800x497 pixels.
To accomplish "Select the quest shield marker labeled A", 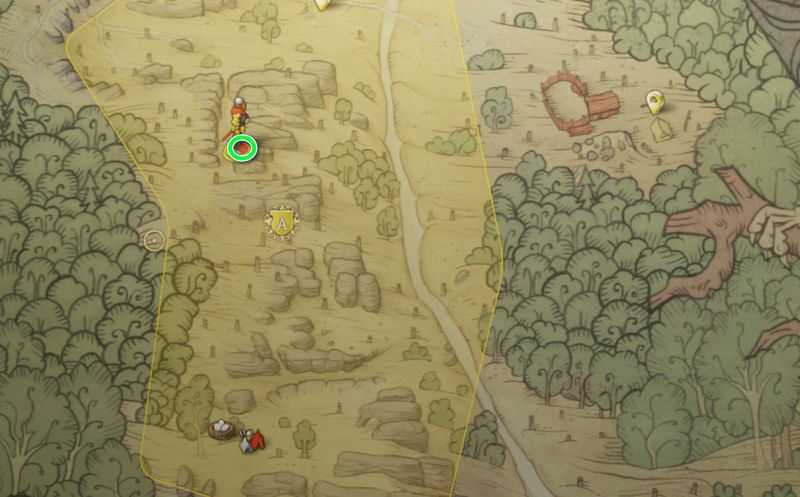I will click(284, 221).
